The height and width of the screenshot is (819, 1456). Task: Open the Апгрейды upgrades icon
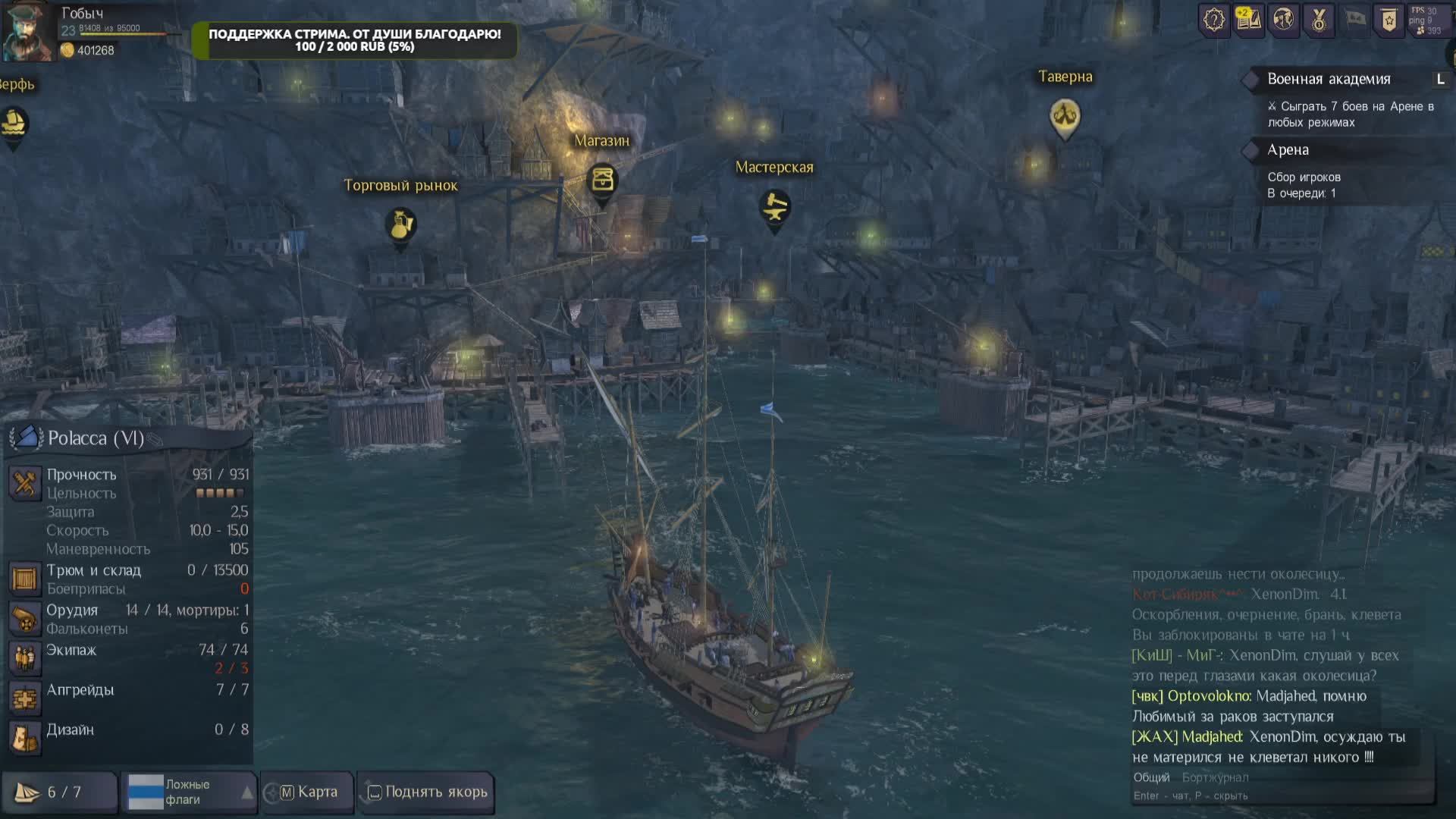24,698
